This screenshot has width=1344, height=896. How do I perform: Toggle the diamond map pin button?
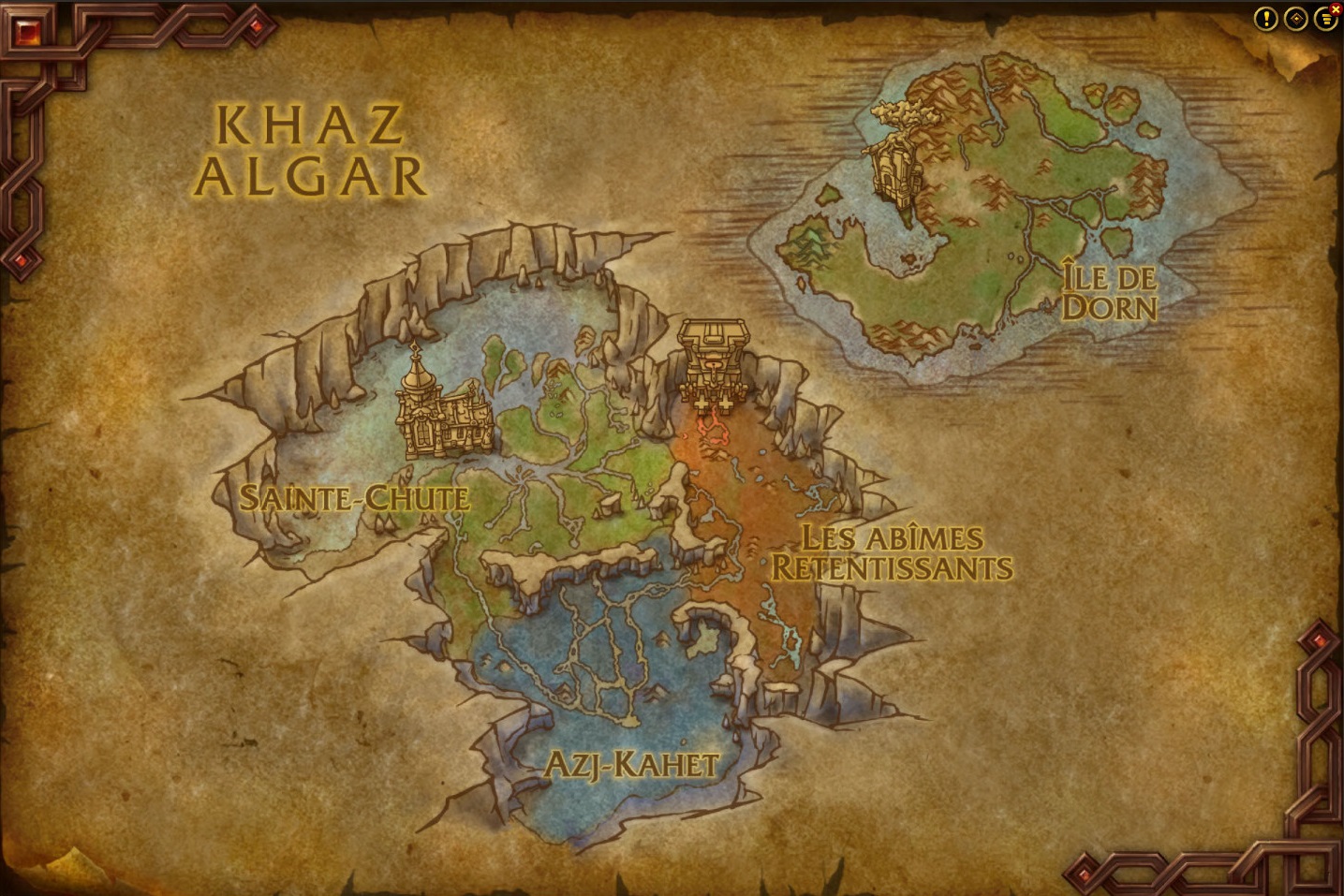[x=1295, y=19]
